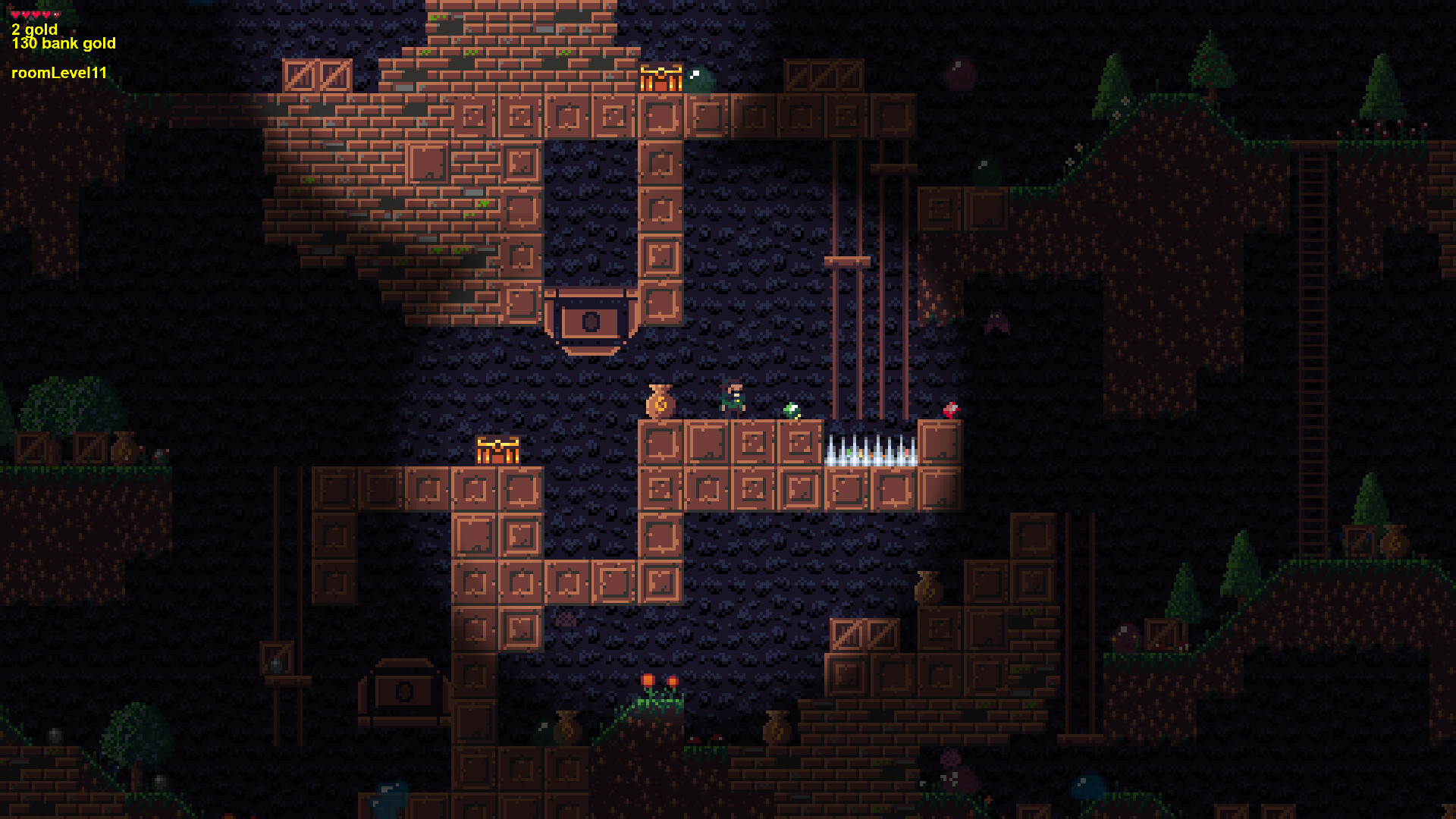Select the small money bag near bottom flowers
The image size is (1456, 819).
coord(567,726)
